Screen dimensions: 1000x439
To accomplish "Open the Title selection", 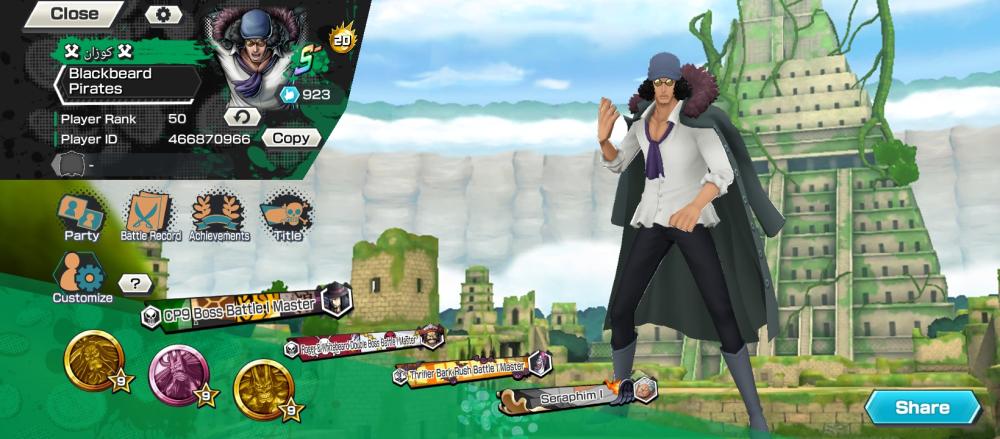I will pyautogui.click(x=287, y=216).
